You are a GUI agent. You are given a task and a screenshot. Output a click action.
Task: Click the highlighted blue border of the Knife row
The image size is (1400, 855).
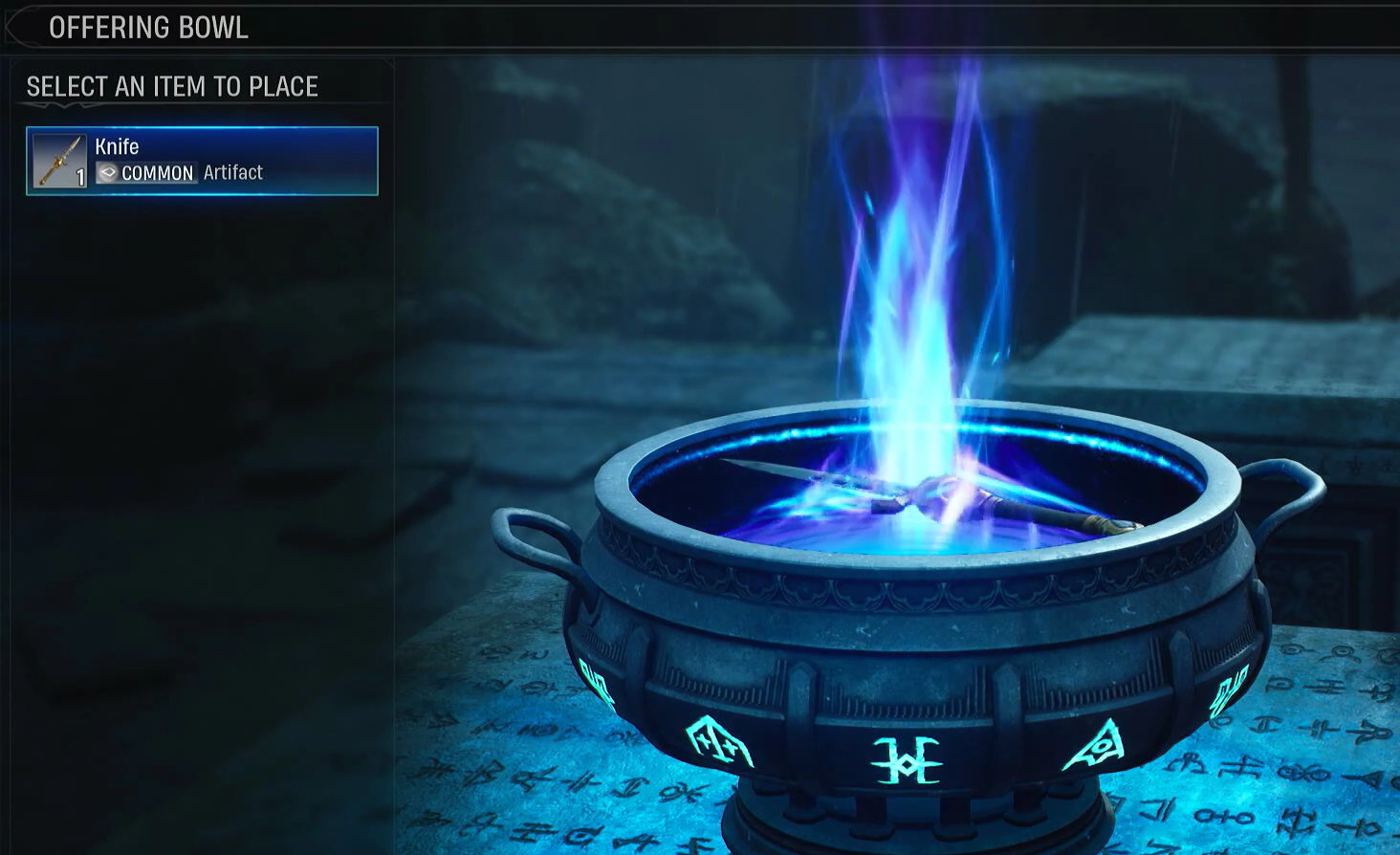201,130
